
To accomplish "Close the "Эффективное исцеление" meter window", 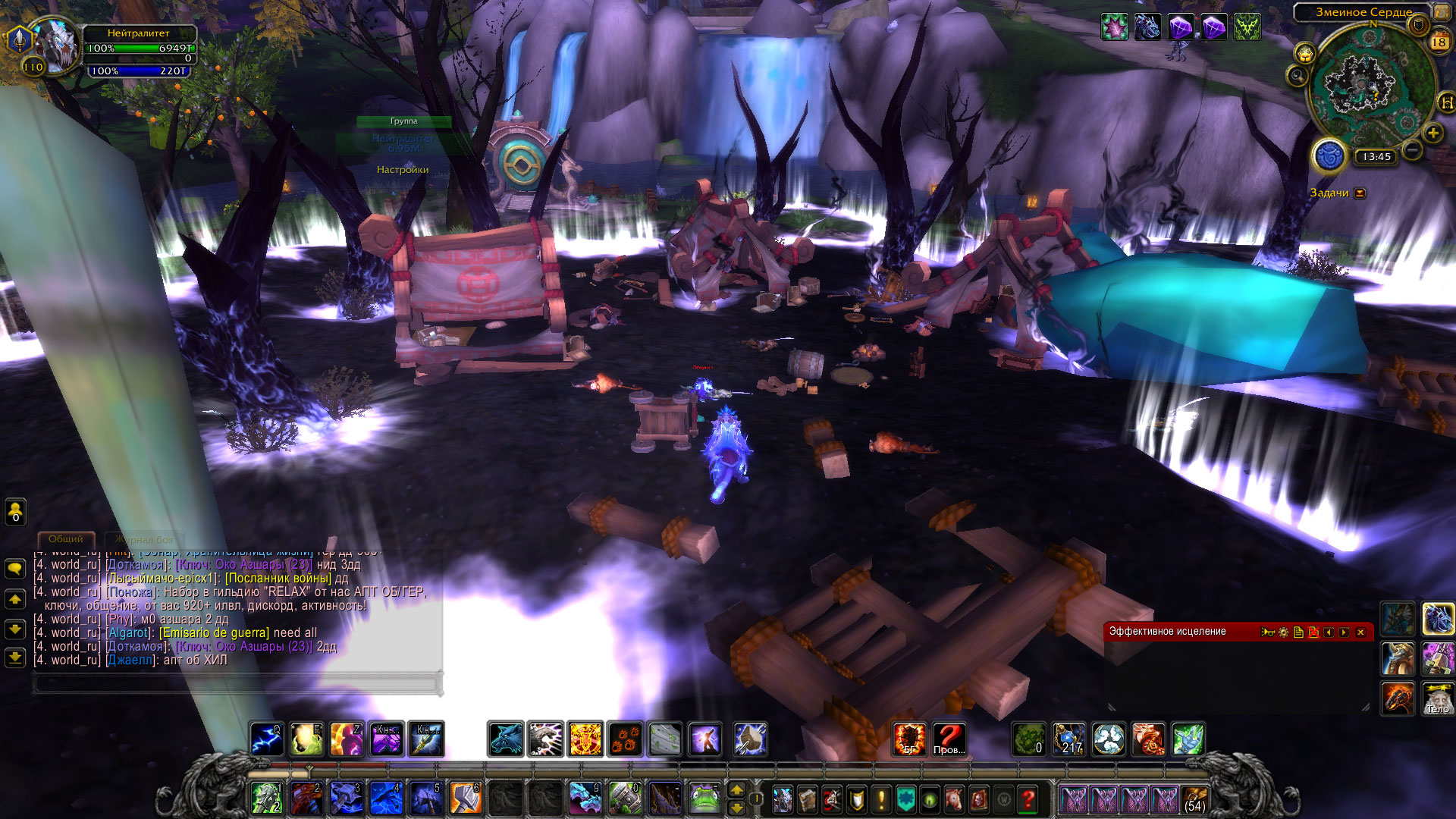I will (x=1360, y=632).
